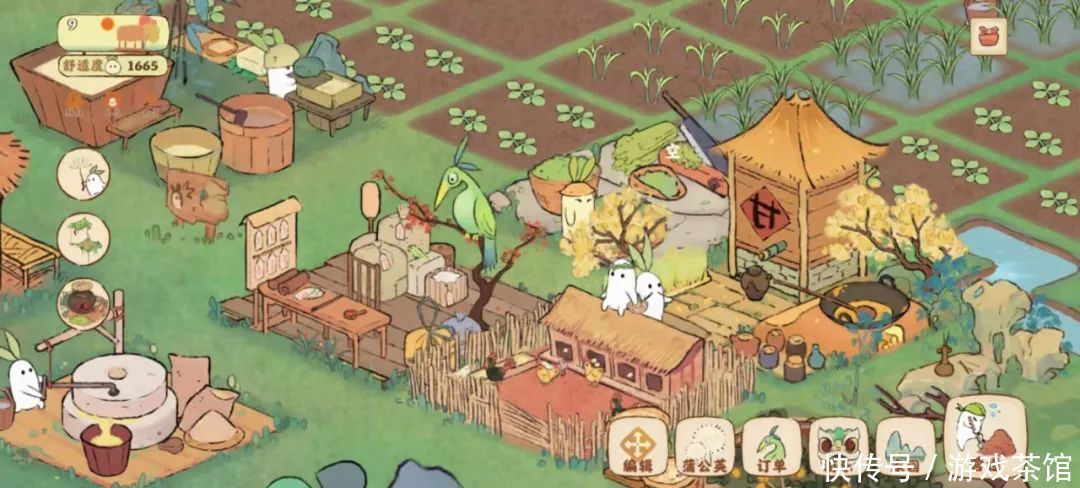Open the mountain scenery button

905,444
